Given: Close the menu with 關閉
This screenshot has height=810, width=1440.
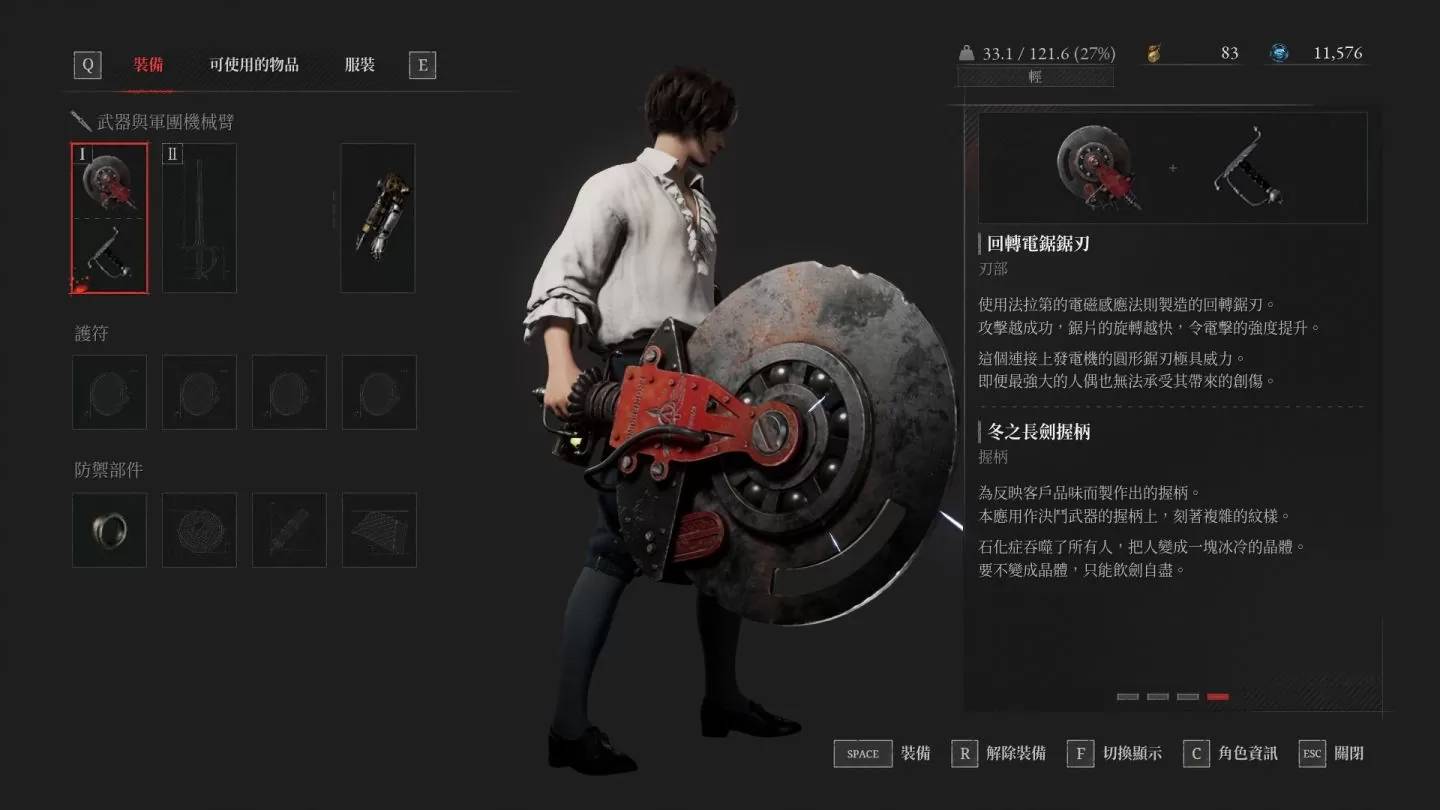Looking at the screenshot, I should tap(1332, 753).
